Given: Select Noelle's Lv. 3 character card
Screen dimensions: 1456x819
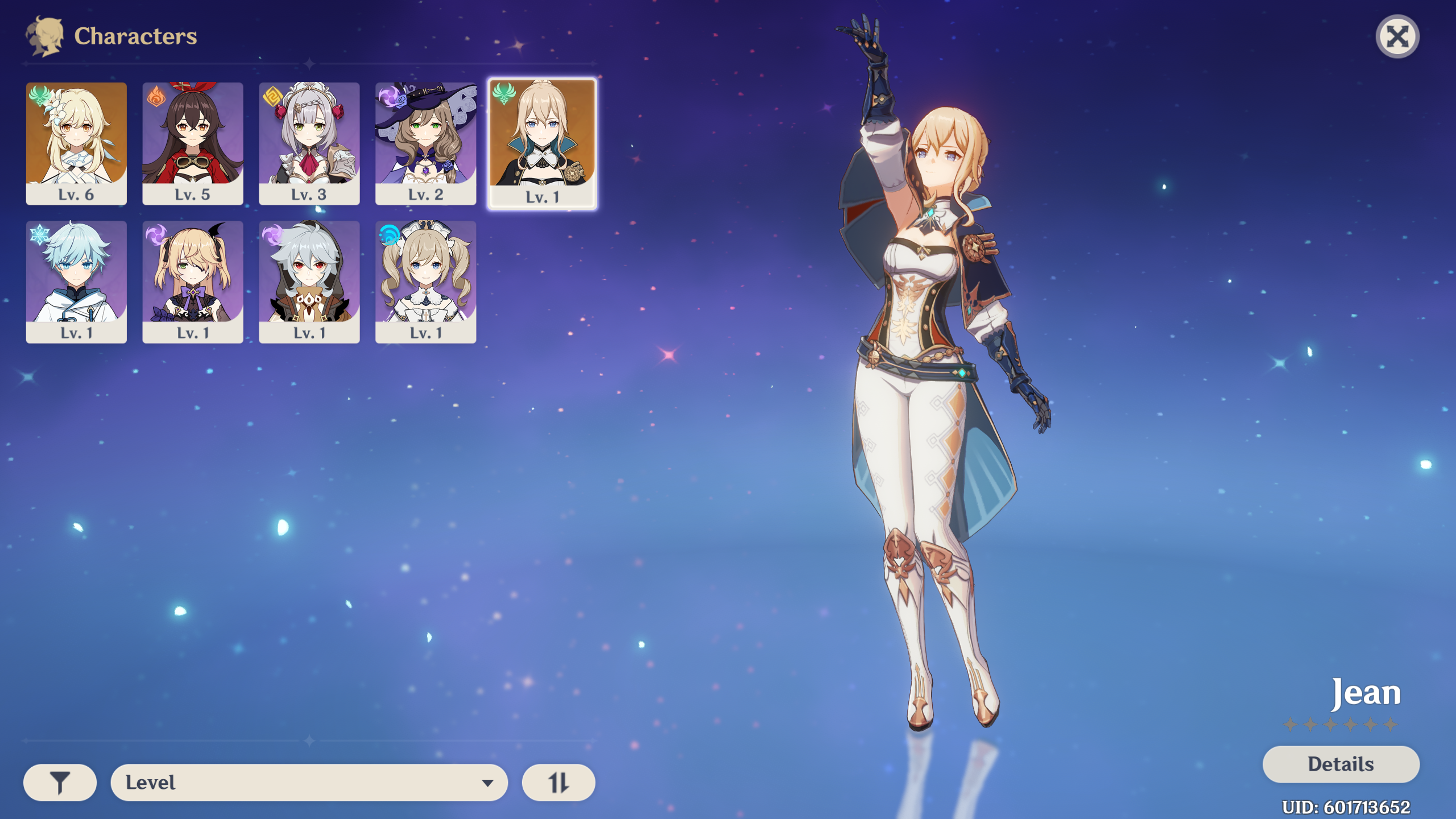Looking at the screenshot, I should (x=309, y=143).
